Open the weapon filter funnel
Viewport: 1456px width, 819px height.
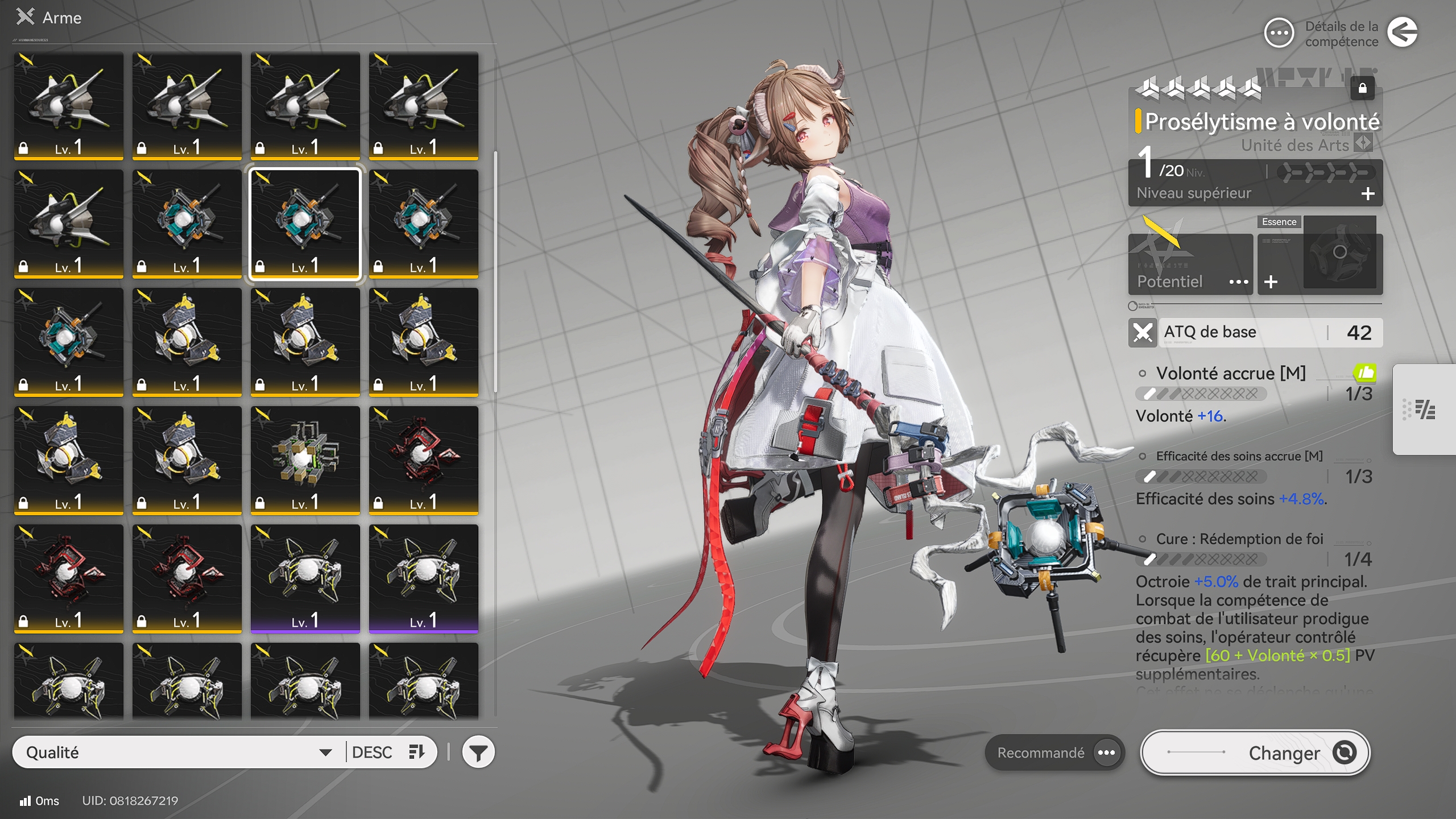pyautogui.click(x=478, y=752)
